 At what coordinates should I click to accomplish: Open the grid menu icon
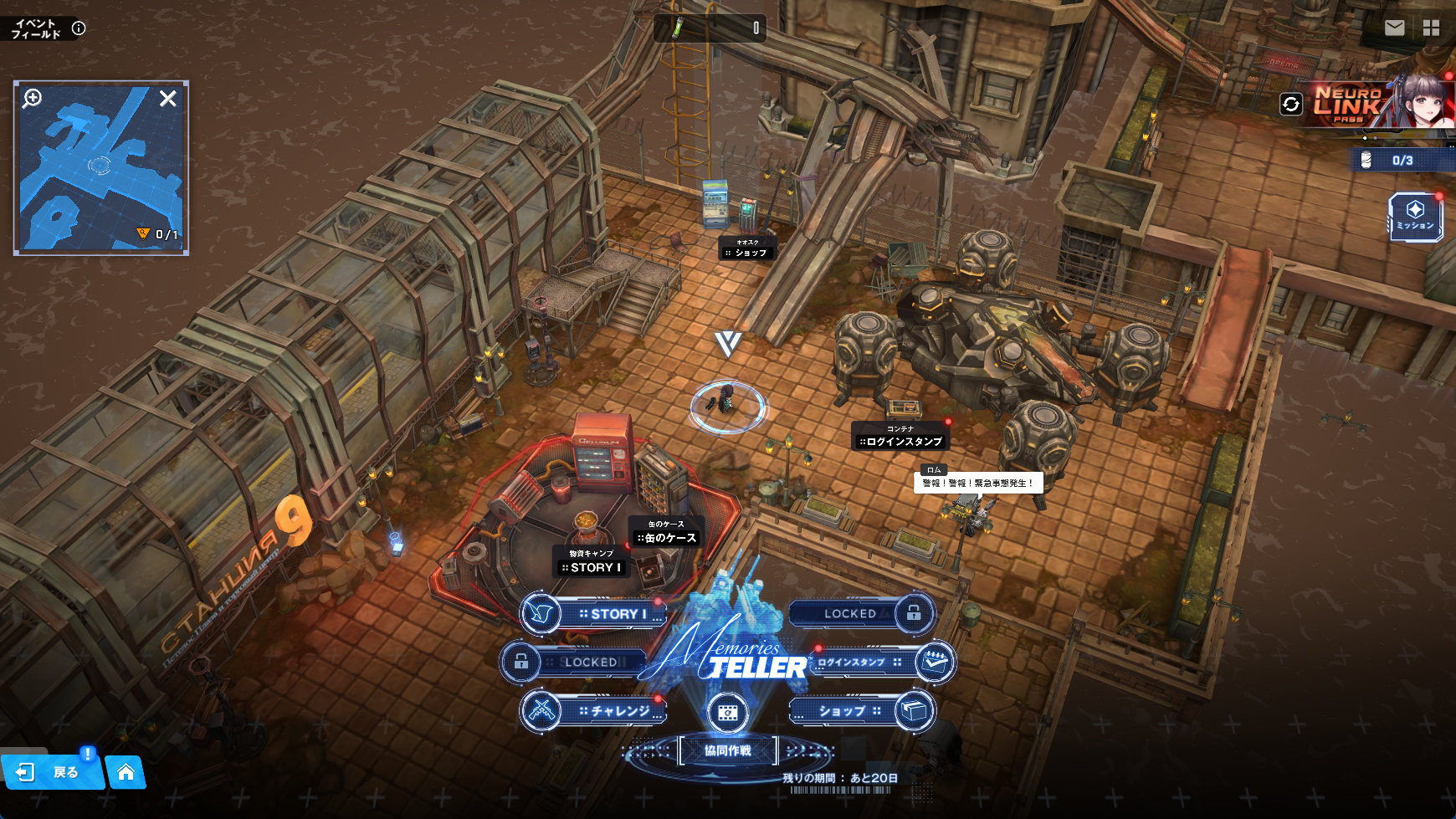coord(1432,28)
